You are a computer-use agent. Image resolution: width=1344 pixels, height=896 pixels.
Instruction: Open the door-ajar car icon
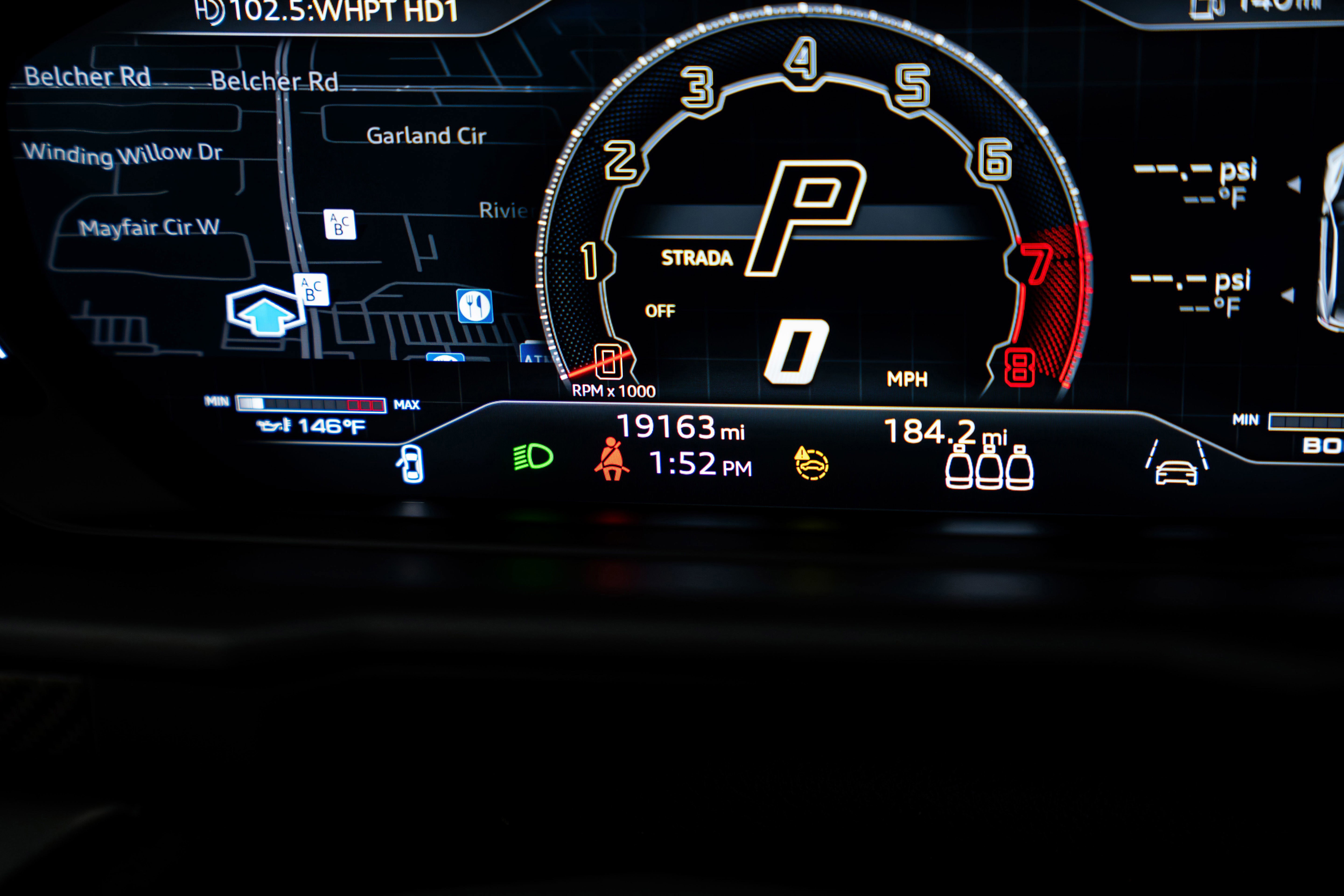pyautogui.click(x=411, y=463)
